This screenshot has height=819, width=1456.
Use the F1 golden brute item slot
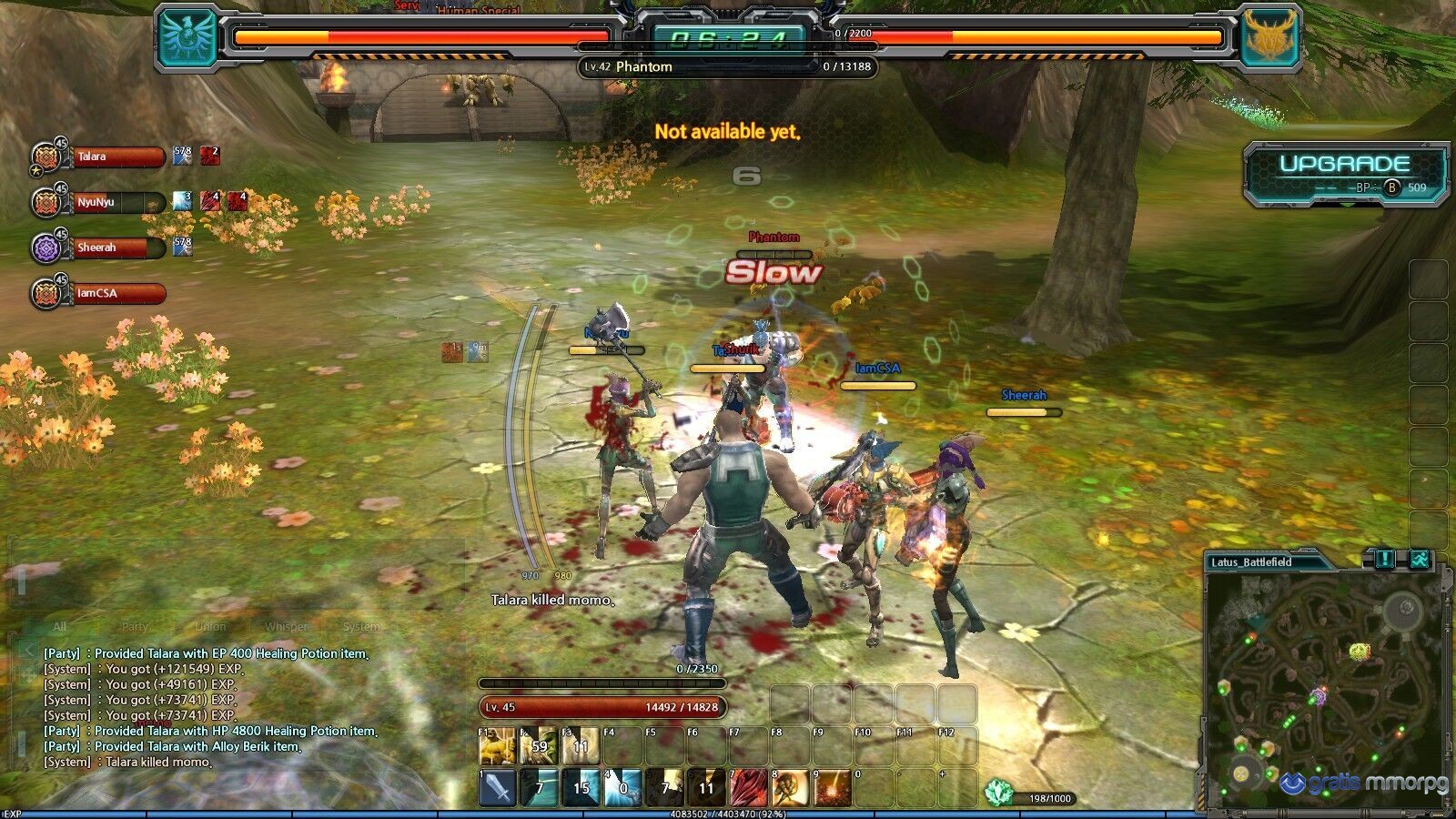point(497,746)
